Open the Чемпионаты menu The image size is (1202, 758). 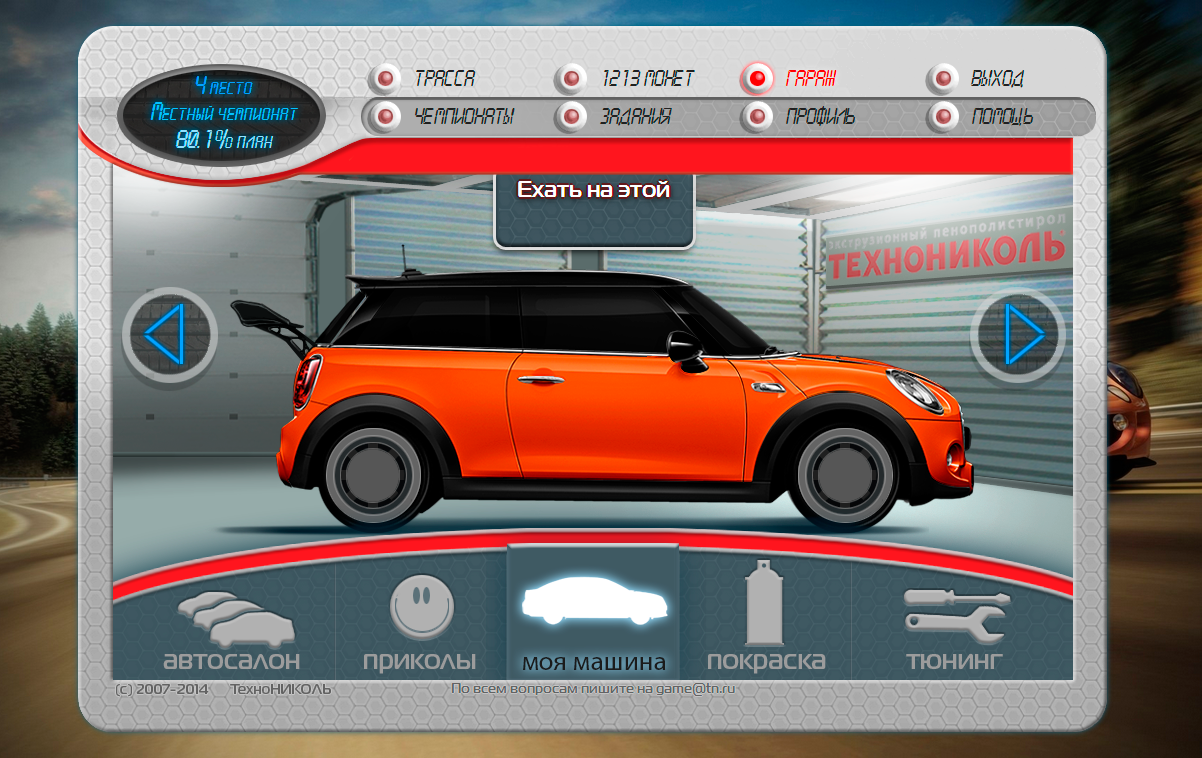tap(462, 117)
